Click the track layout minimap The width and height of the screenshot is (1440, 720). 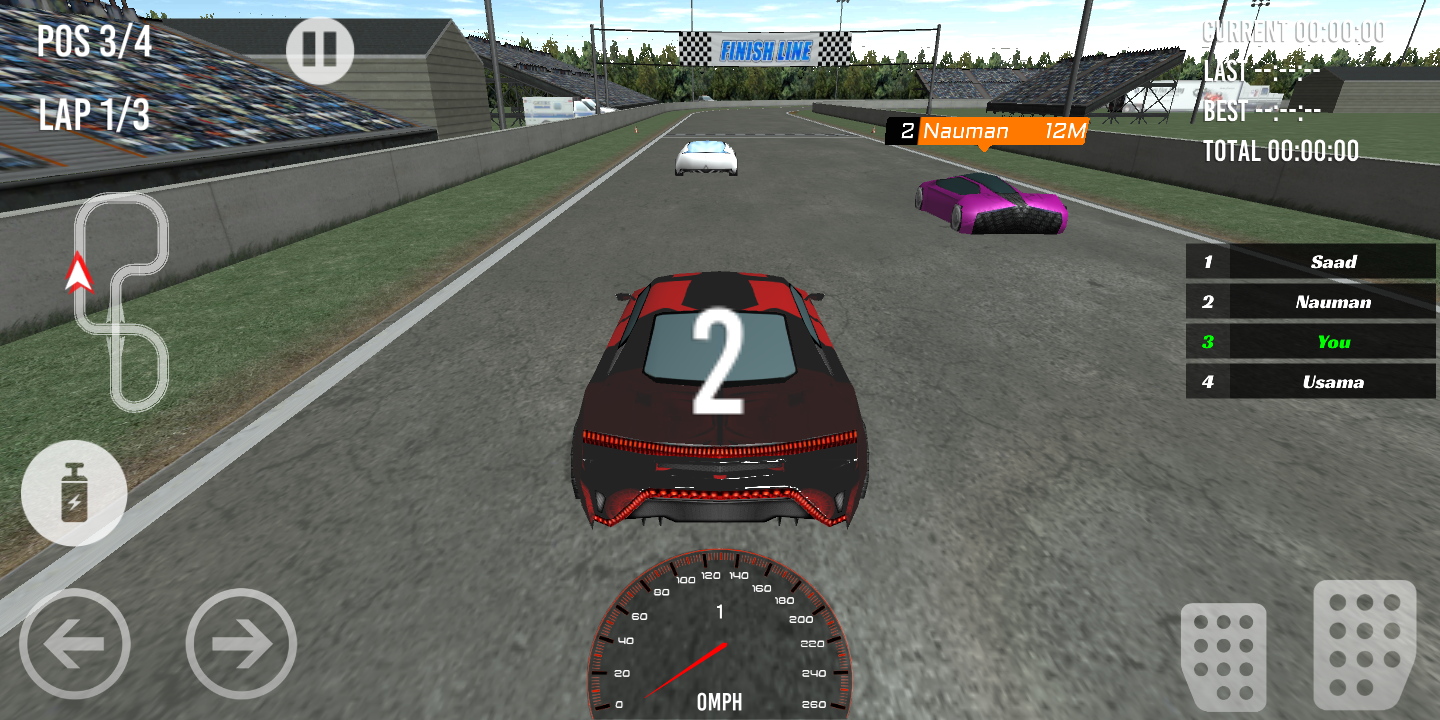[121, 300]
